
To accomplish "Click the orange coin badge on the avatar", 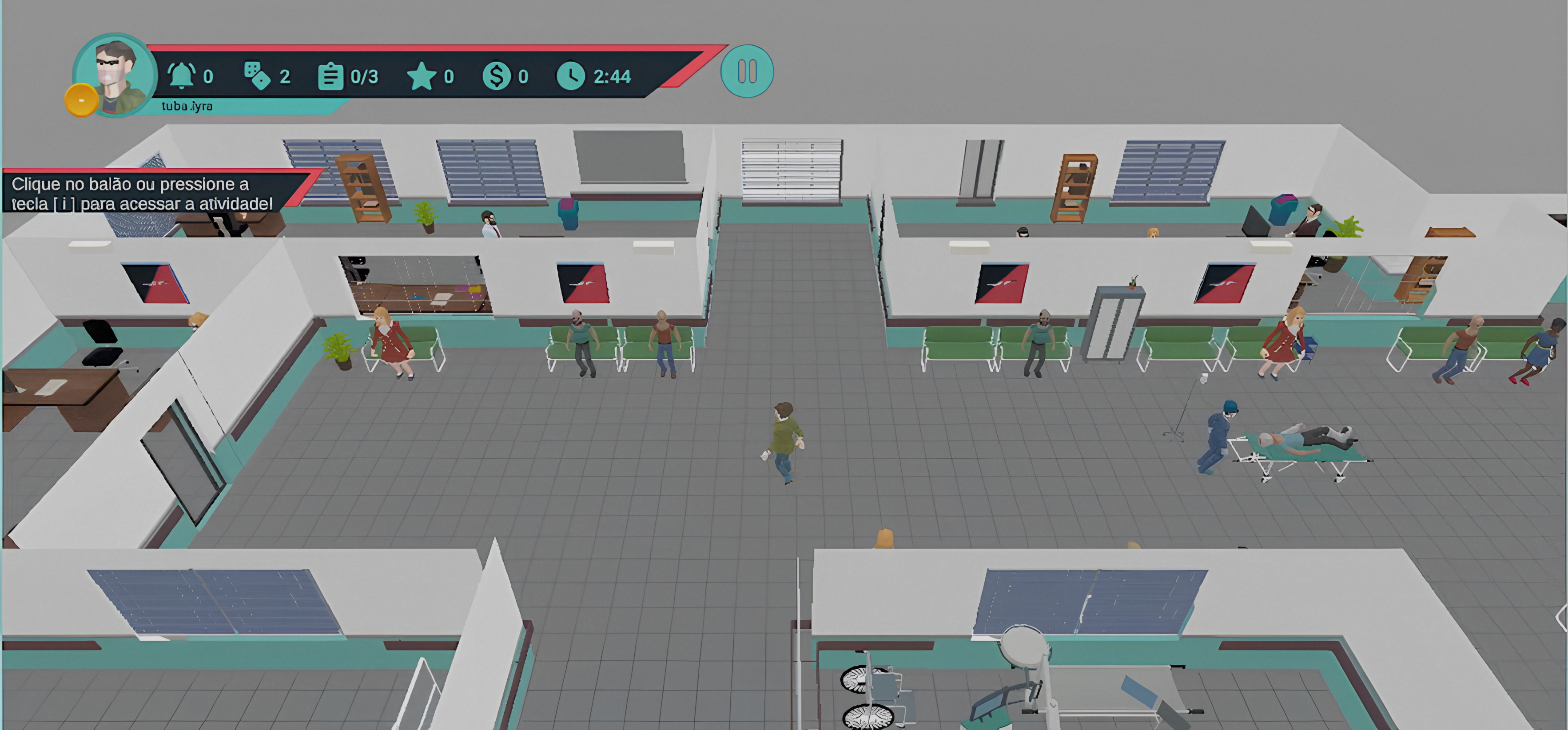I will click(x=81, y=100).
